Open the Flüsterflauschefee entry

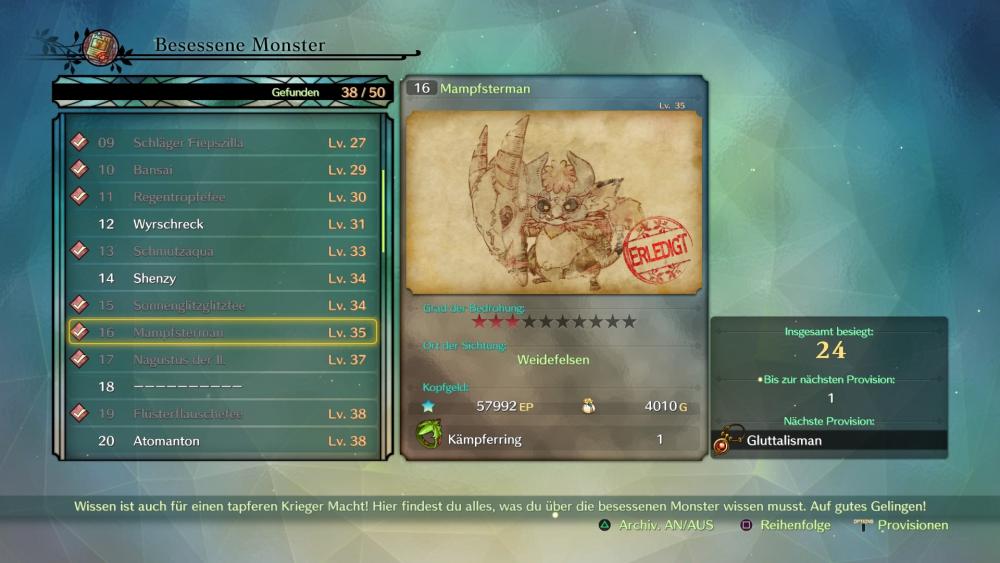222,413
